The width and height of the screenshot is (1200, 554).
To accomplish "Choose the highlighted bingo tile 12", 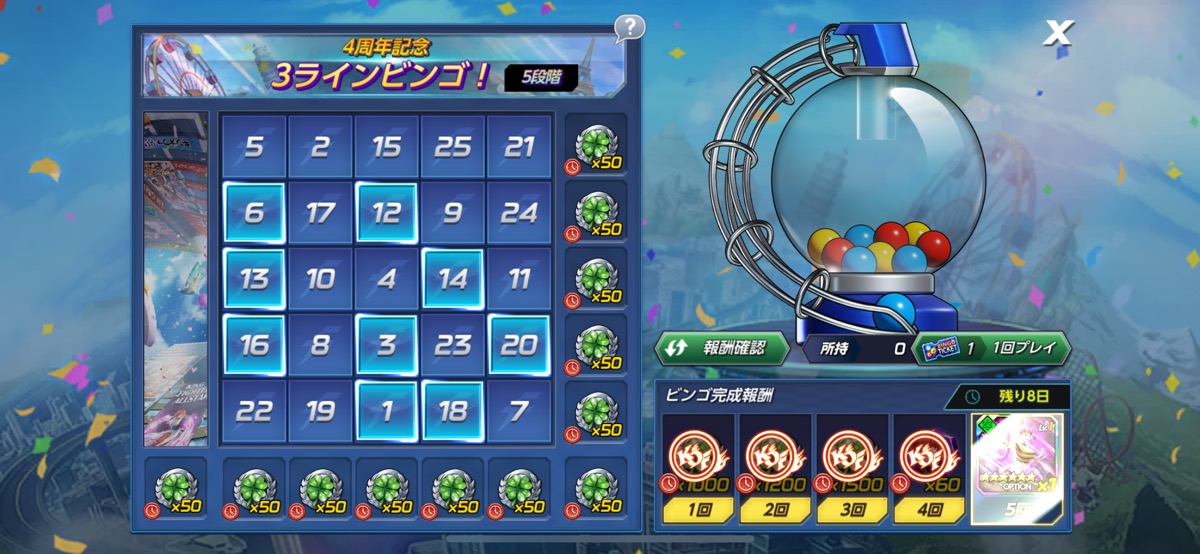I will coord(387,212).
